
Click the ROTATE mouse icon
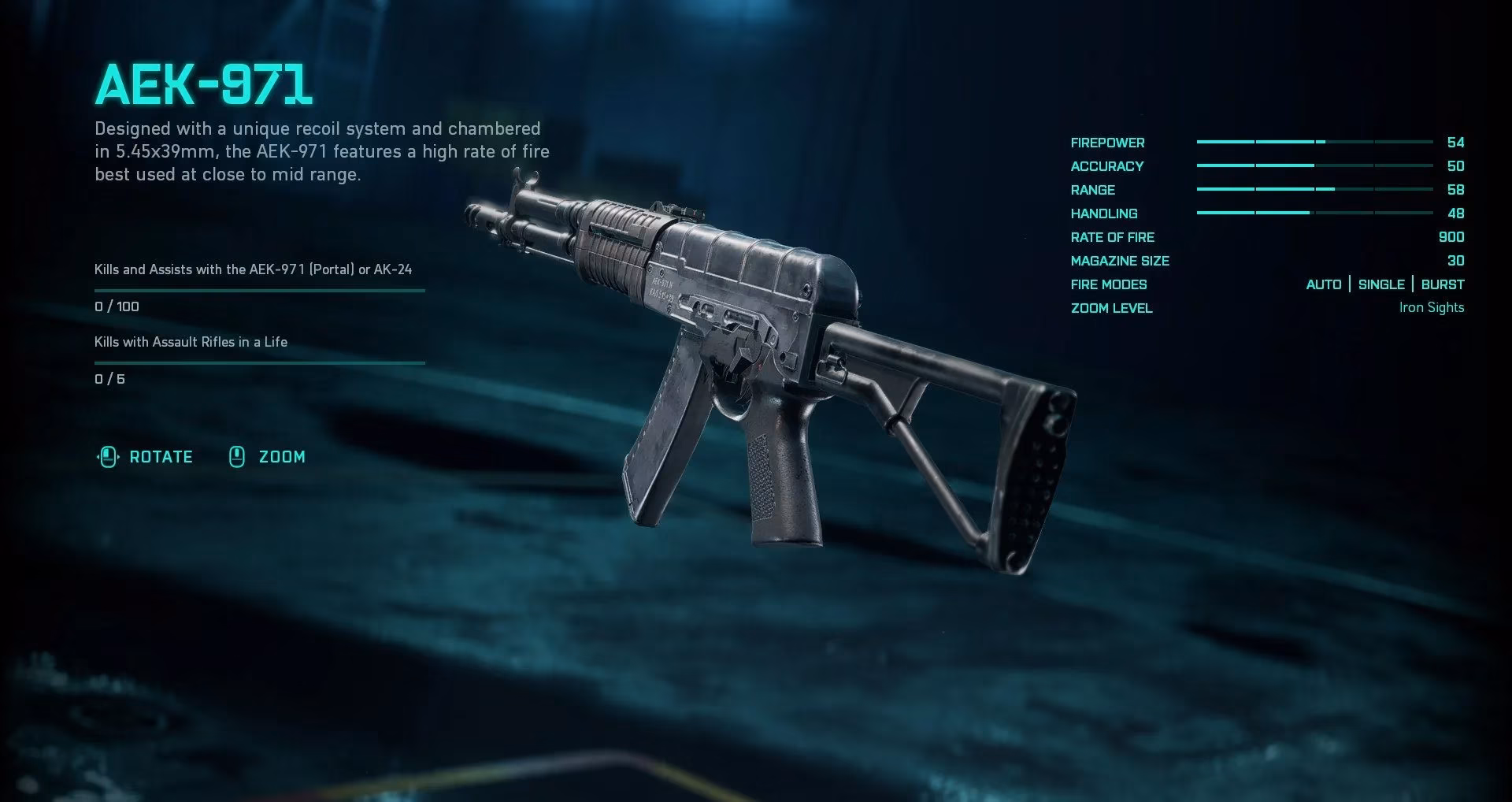coord(108,456)
